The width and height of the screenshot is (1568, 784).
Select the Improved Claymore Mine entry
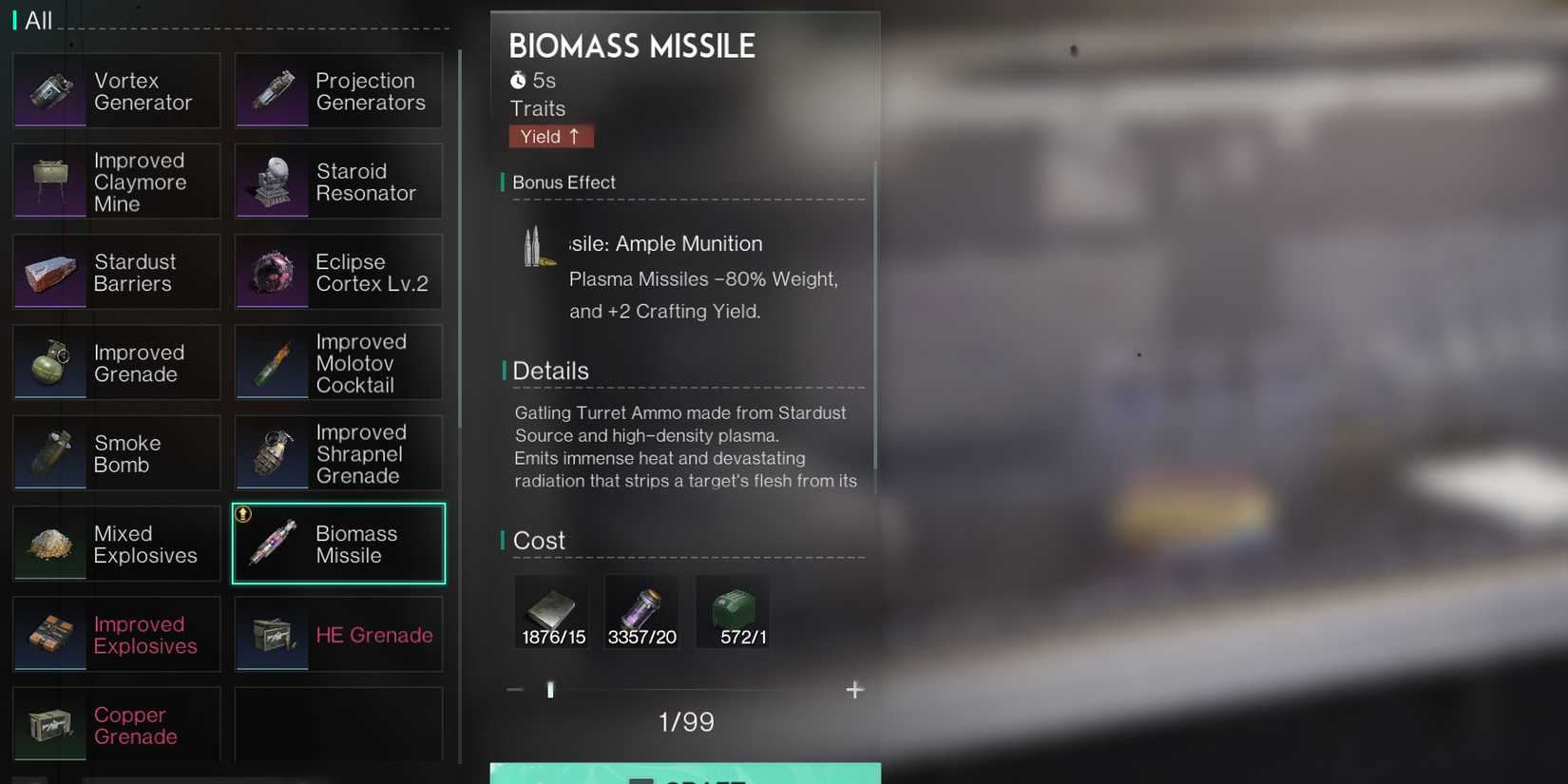tap(115, 182)
